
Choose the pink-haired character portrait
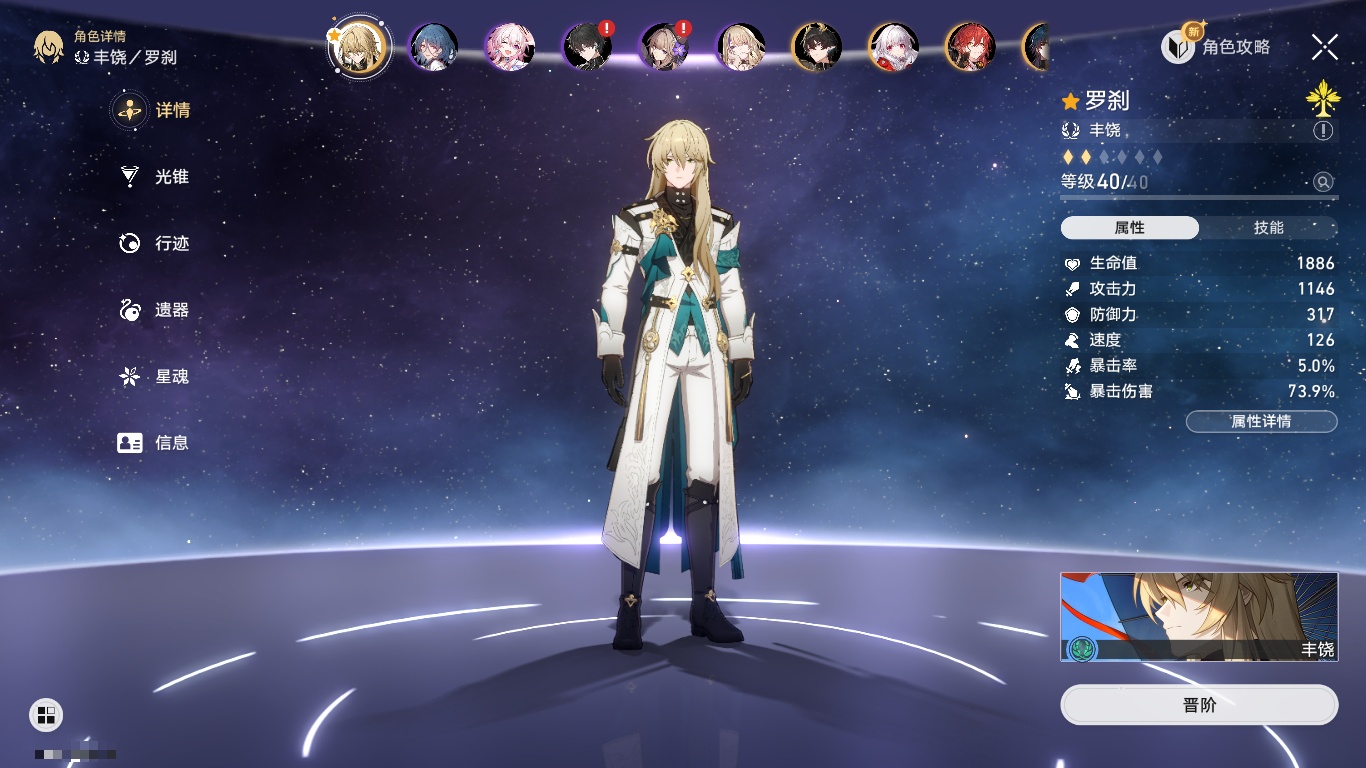click(x=510, y=47)
